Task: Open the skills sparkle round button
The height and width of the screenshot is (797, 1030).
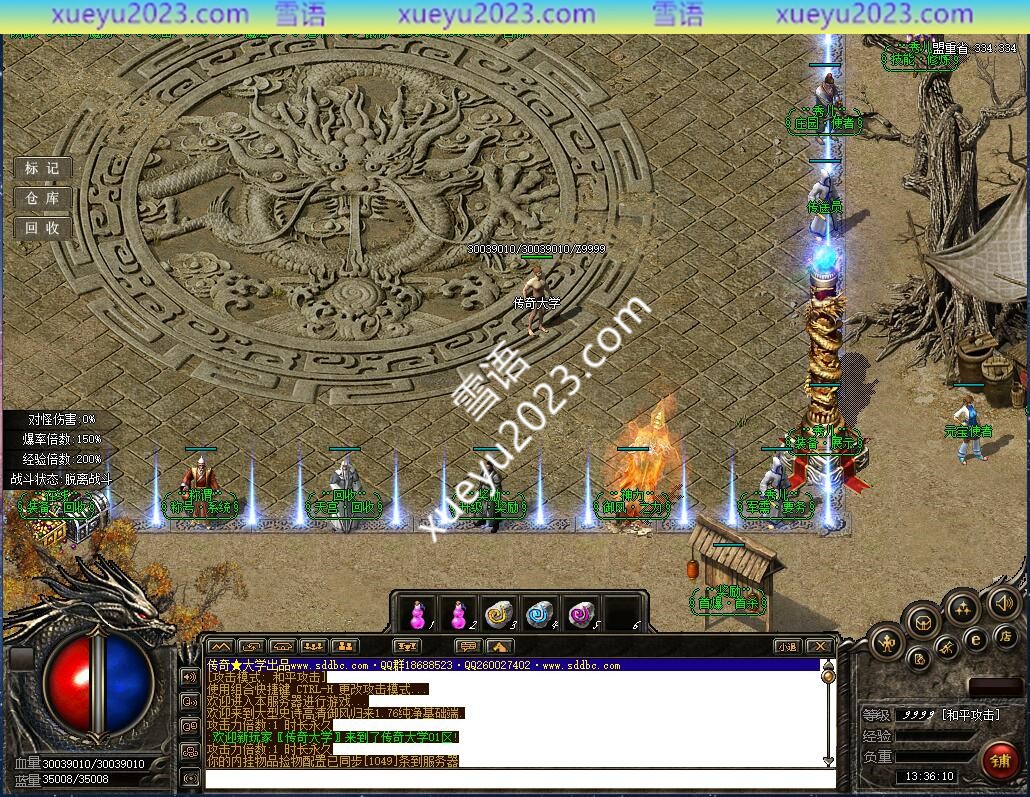Action: [962, 606]
